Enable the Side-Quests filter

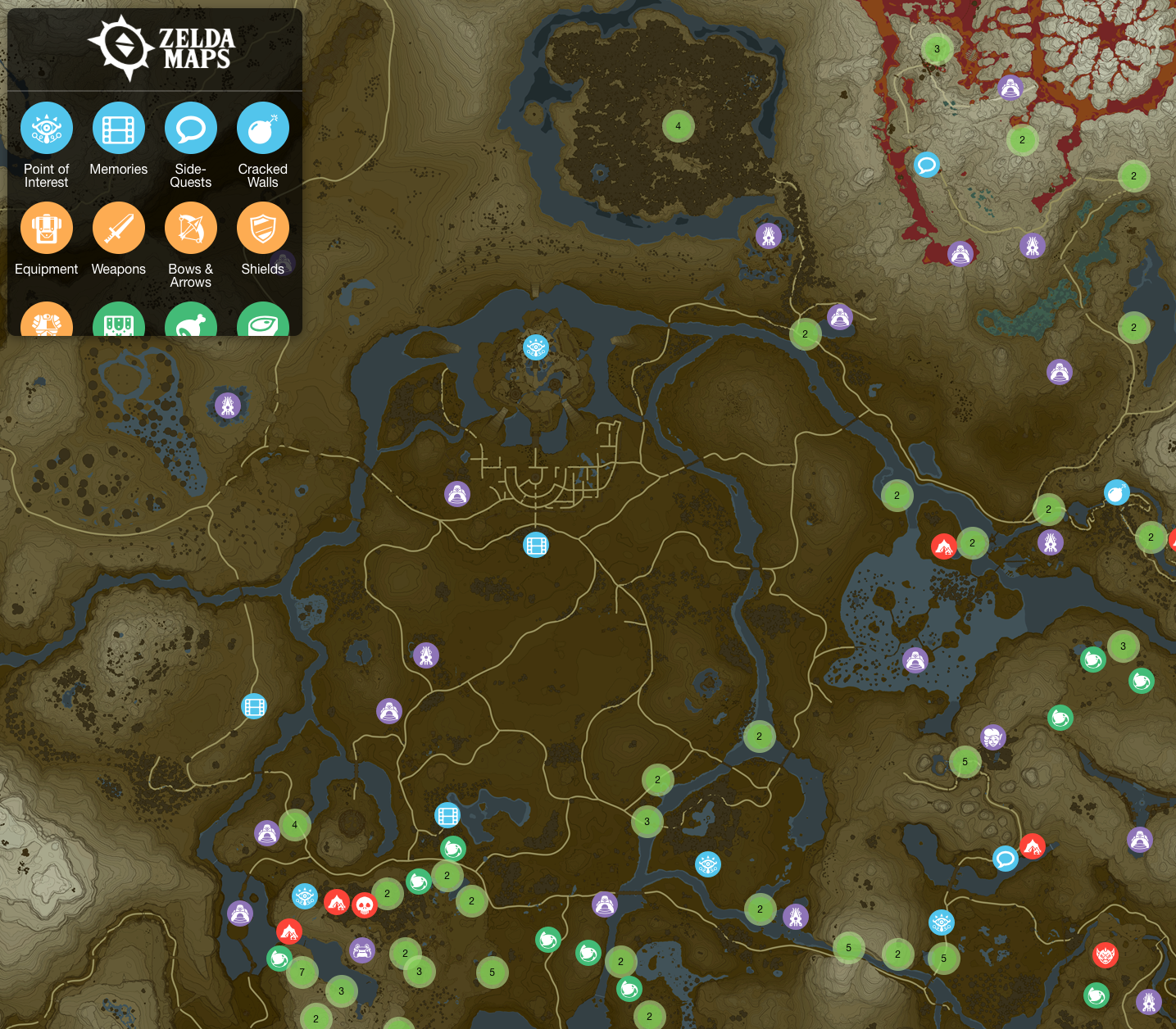(x=191, y=128)
